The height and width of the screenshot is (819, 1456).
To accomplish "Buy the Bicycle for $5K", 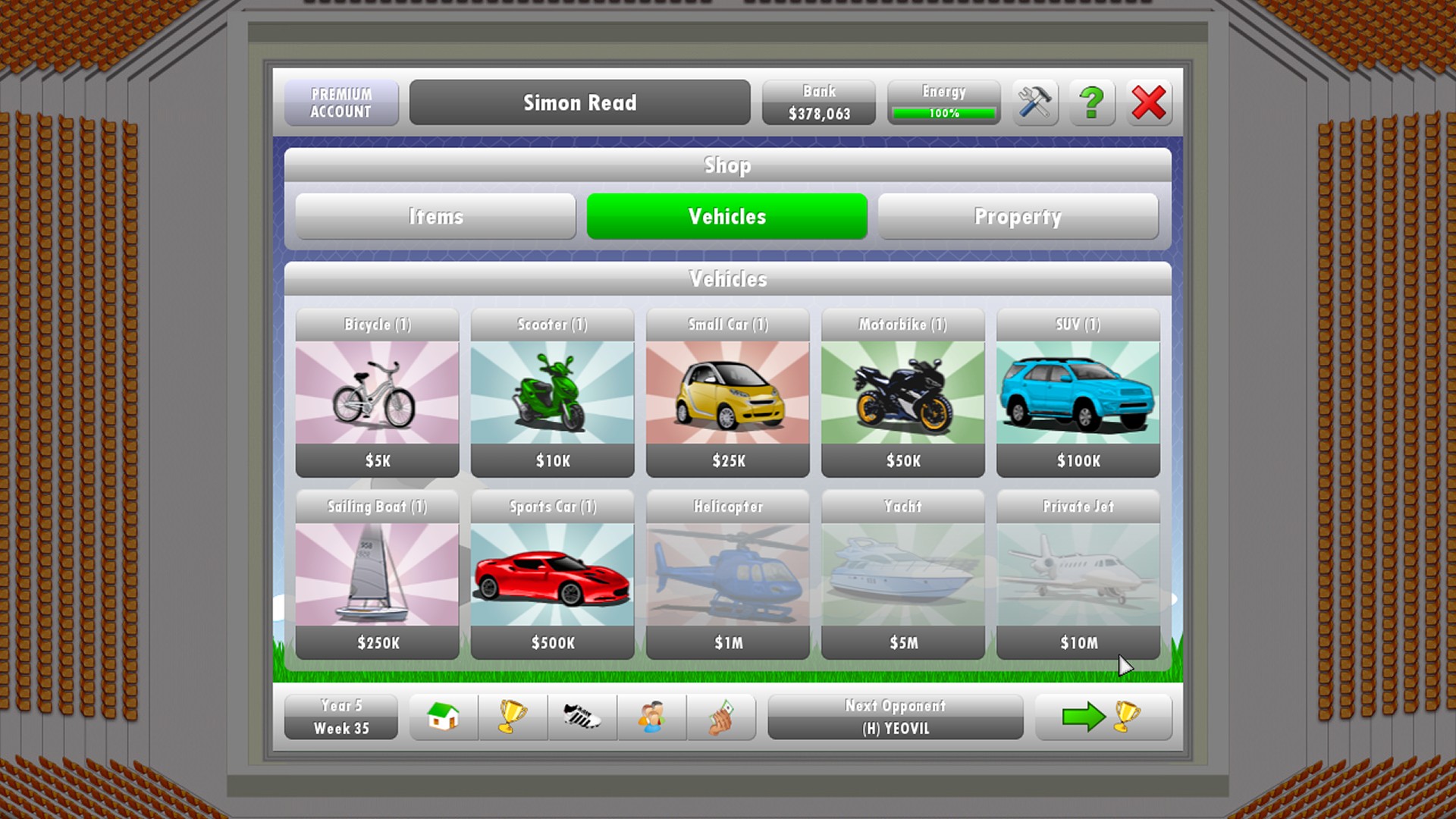I will [x=377, y=392].
